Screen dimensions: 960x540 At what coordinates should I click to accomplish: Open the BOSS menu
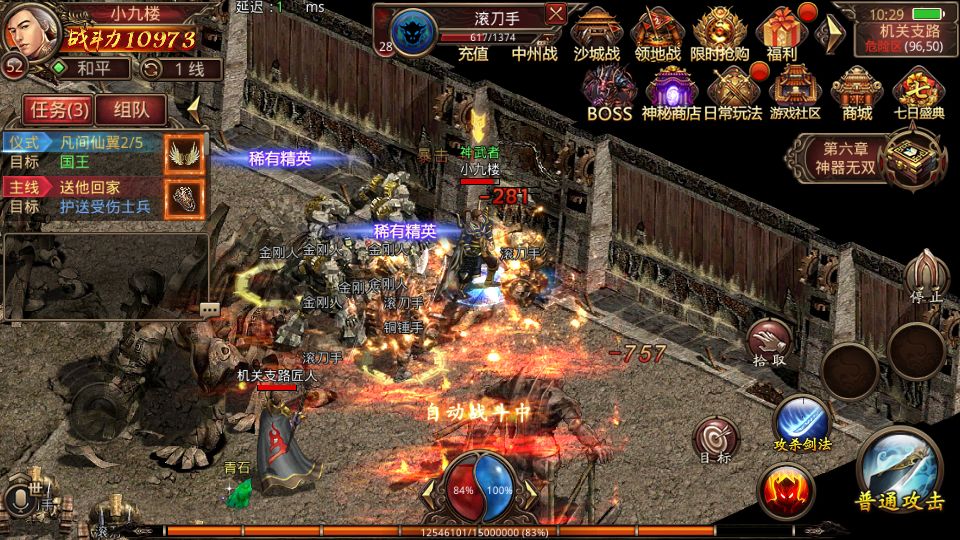609,92
